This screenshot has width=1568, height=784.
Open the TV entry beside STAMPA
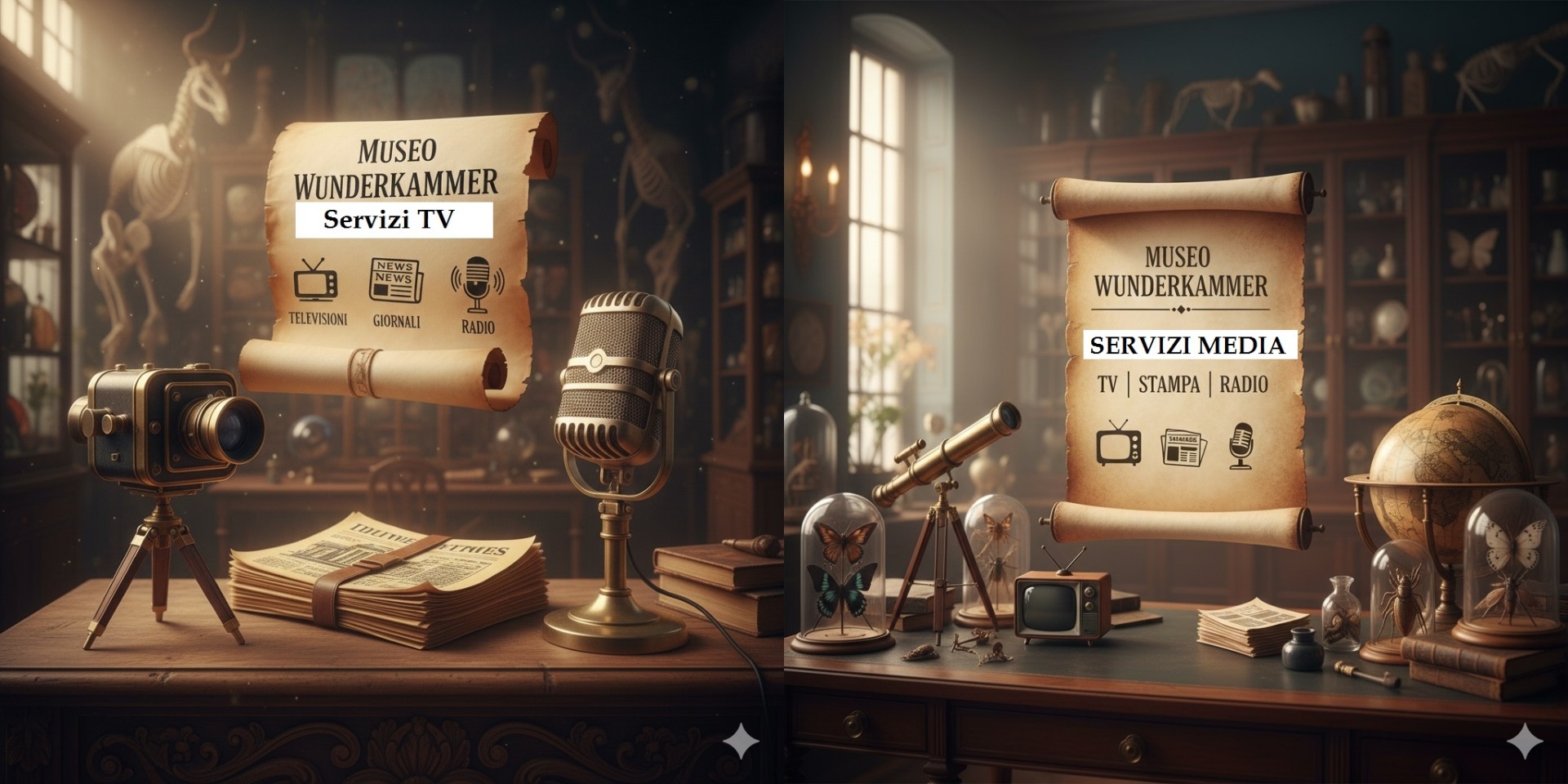point(1107,385)
